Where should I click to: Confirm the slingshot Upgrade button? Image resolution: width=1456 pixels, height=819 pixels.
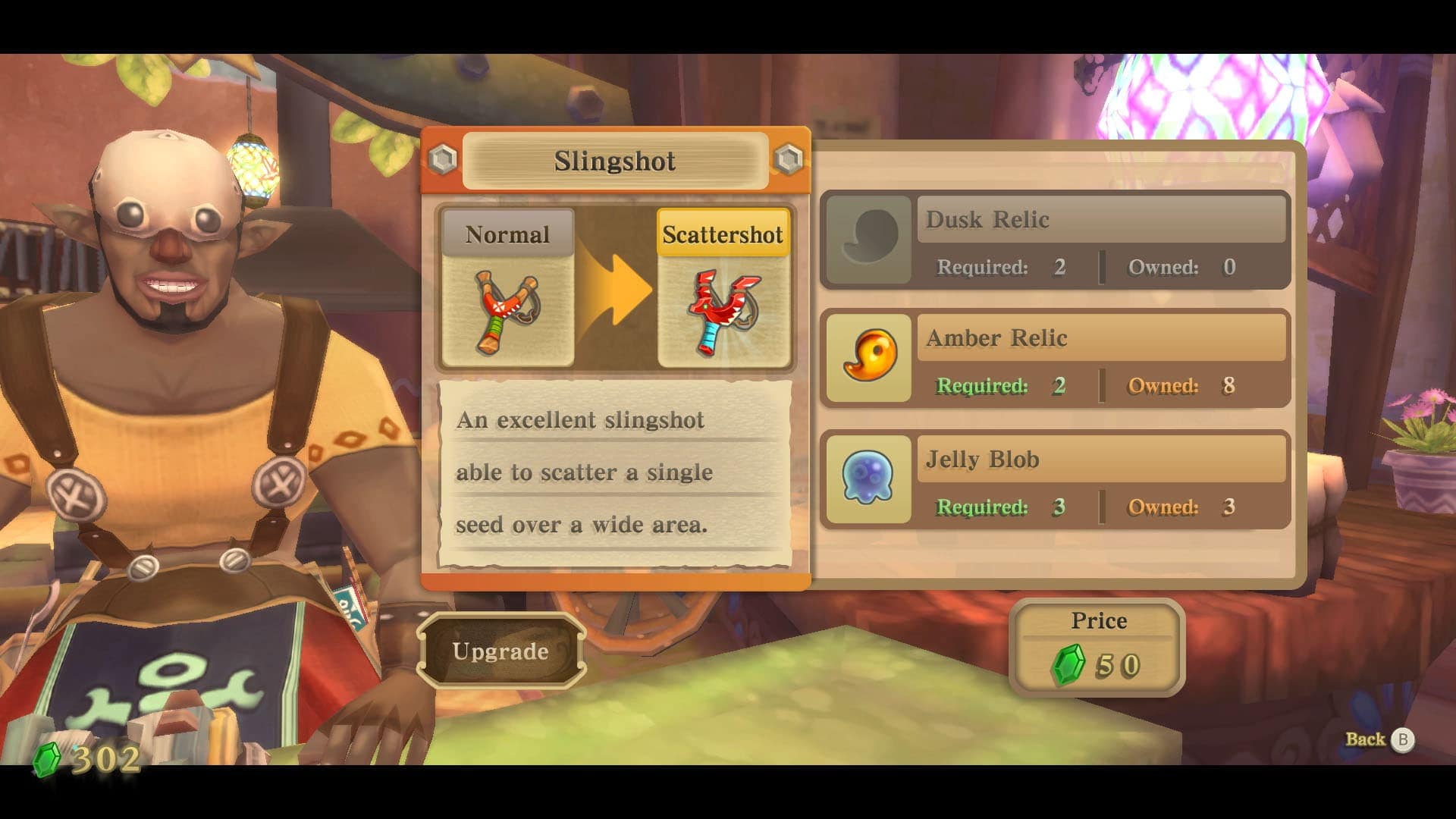click(500, 651)
